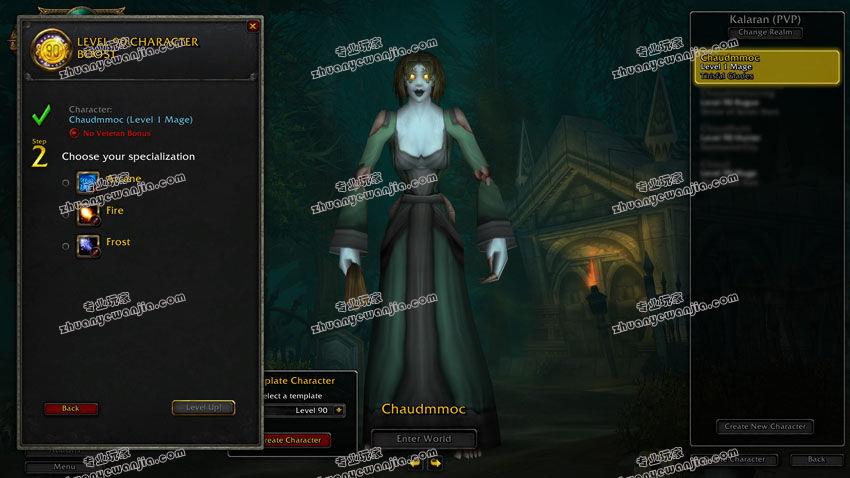
Task: Select the Arcane specialization radio button
Action: click(x=66, y=182)
